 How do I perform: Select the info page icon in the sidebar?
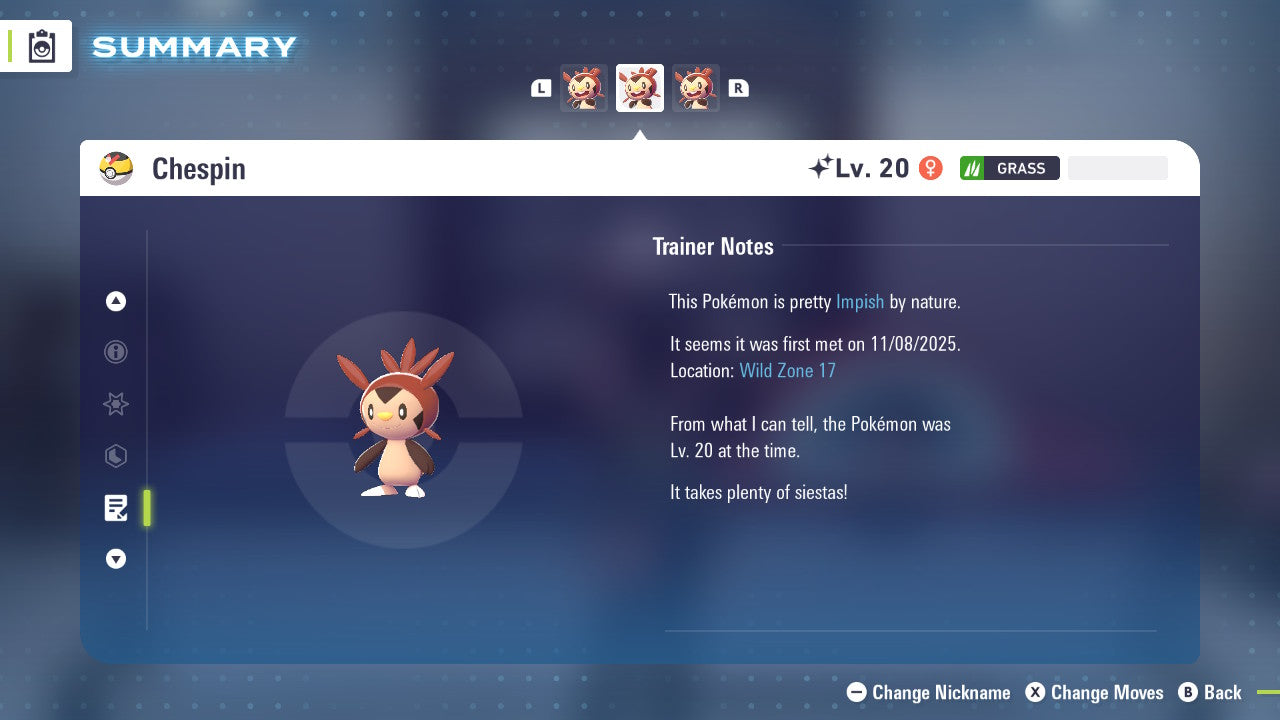pos(115,352)
